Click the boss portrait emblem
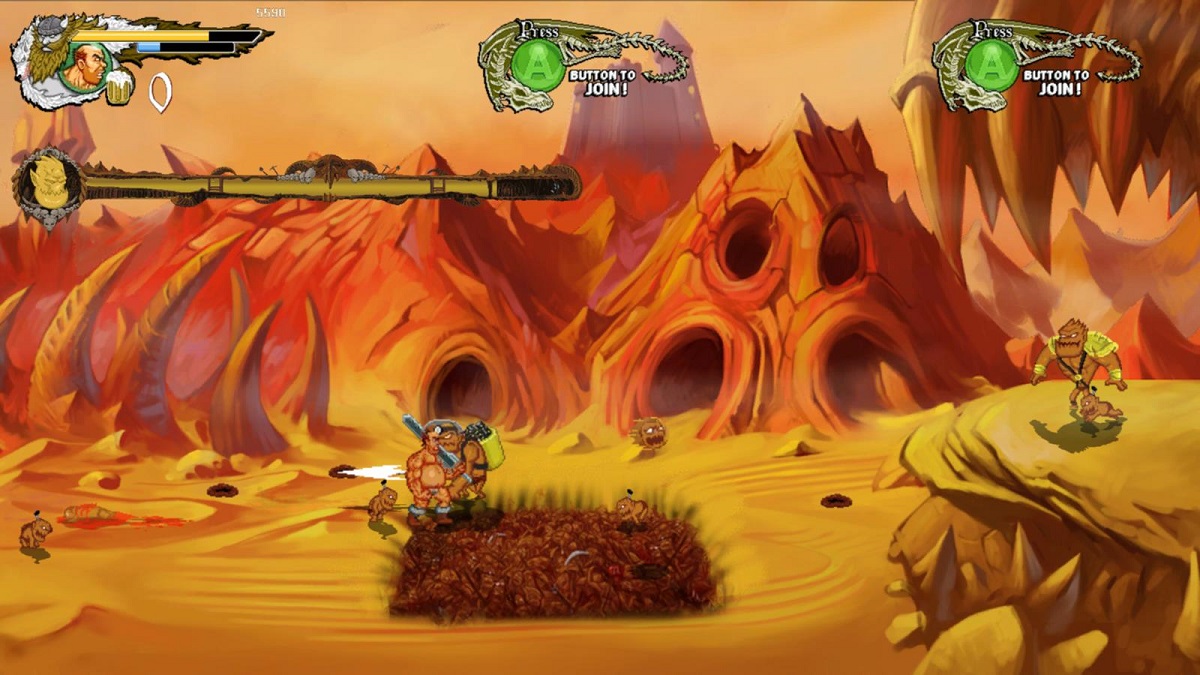The height and width of the screenshot is (675, 1200). [x=47, y=187]
